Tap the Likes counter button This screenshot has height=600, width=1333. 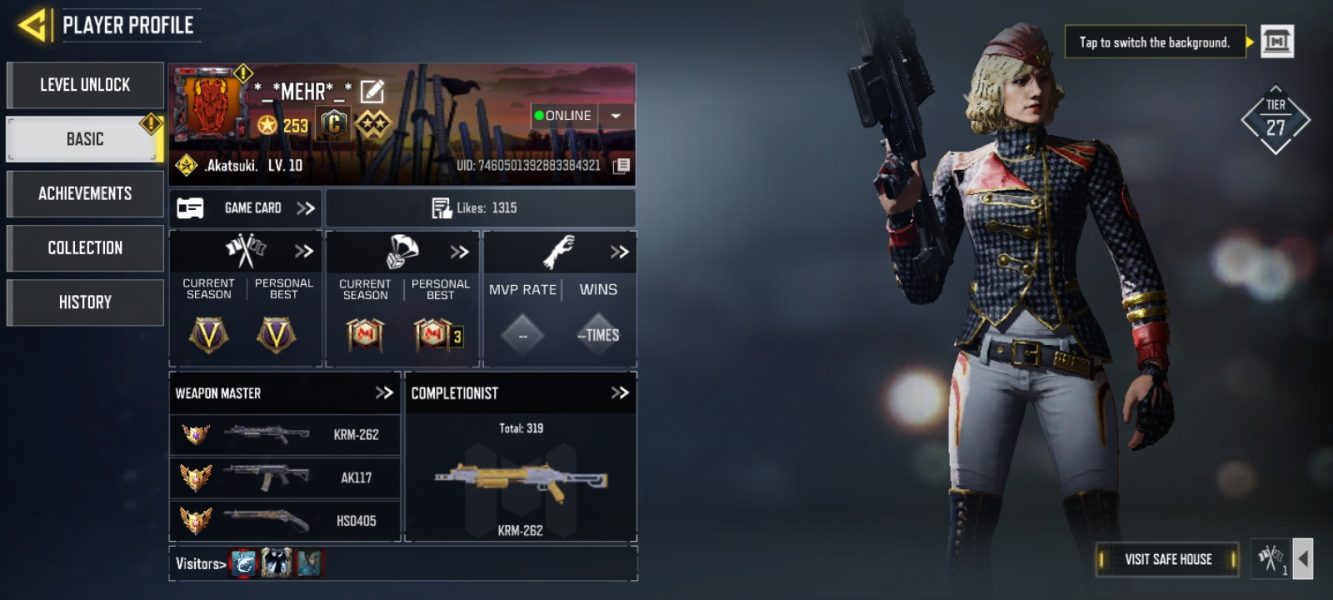click(480, 208)
